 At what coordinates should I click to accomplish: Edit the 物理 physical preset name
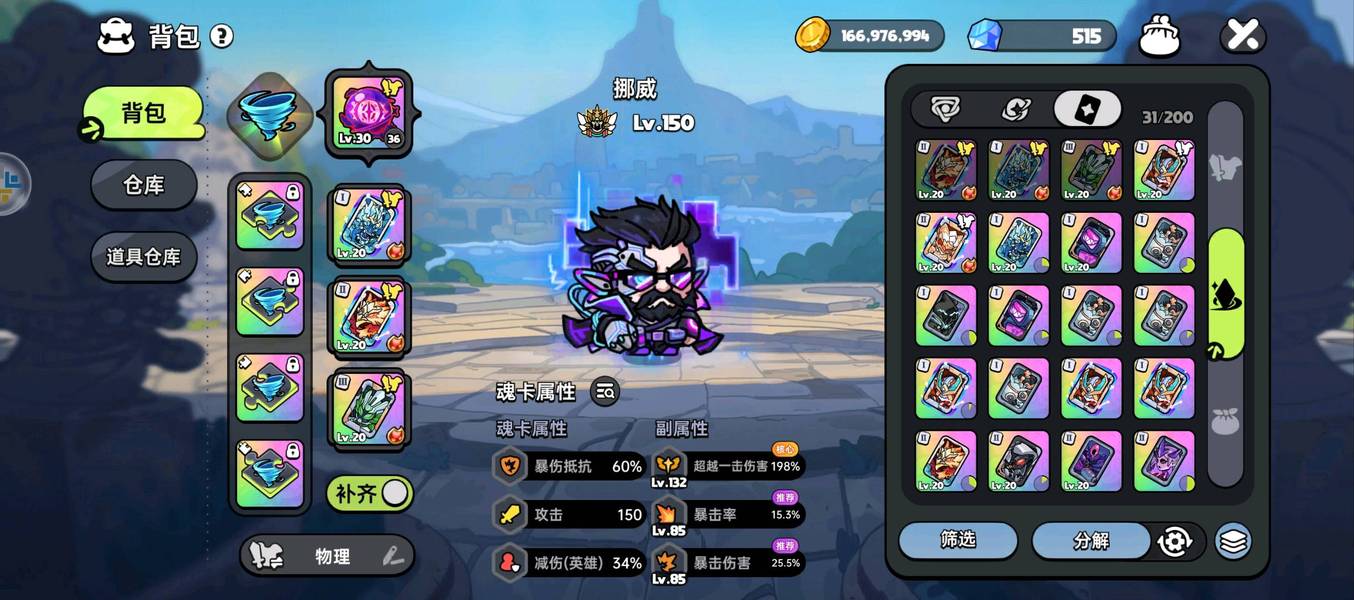coord(393,557)
